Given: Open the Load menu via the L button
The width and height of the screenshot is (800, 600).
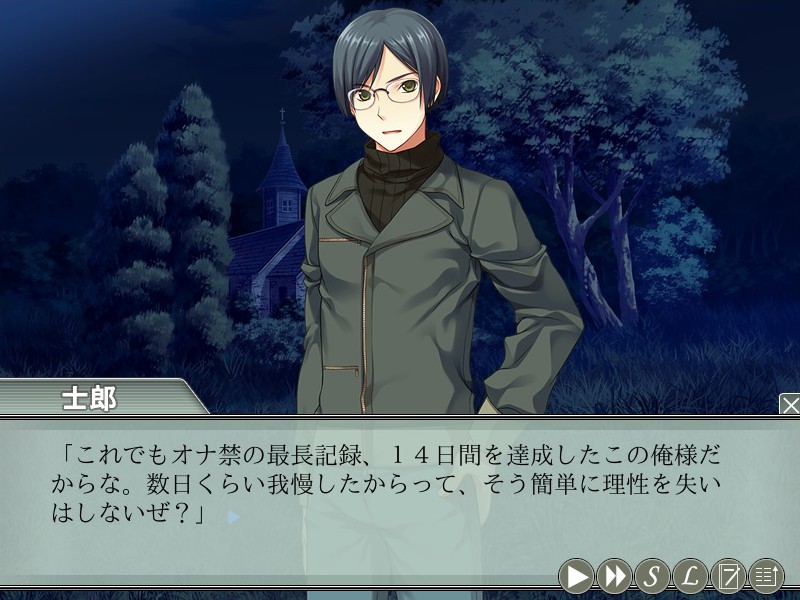Looking at the screenshot, I should coord(690,575).
